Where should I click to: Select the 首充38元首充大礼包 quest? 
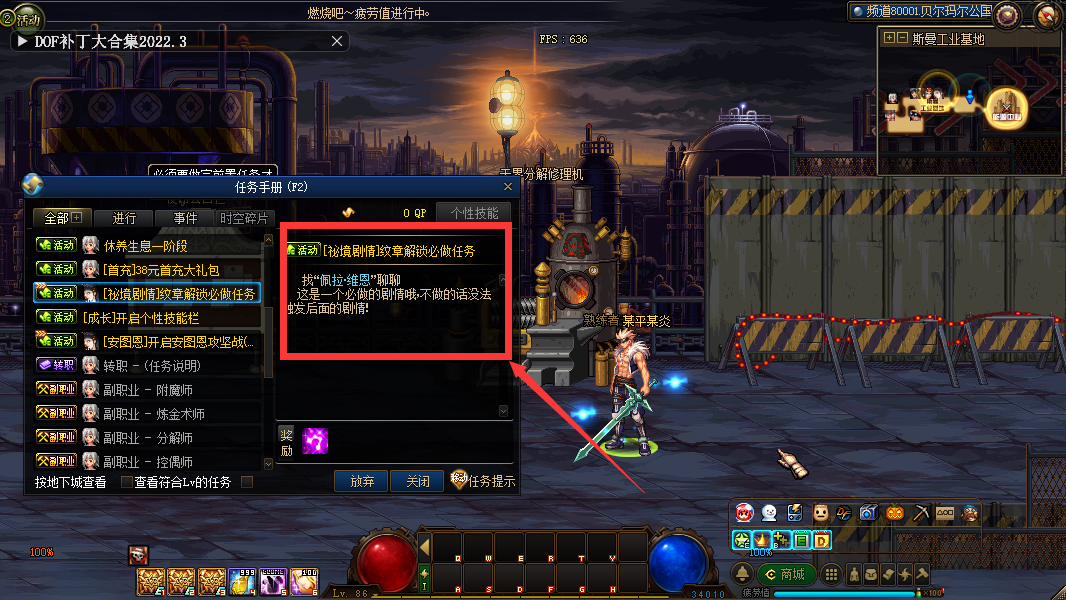coord(160,270)
